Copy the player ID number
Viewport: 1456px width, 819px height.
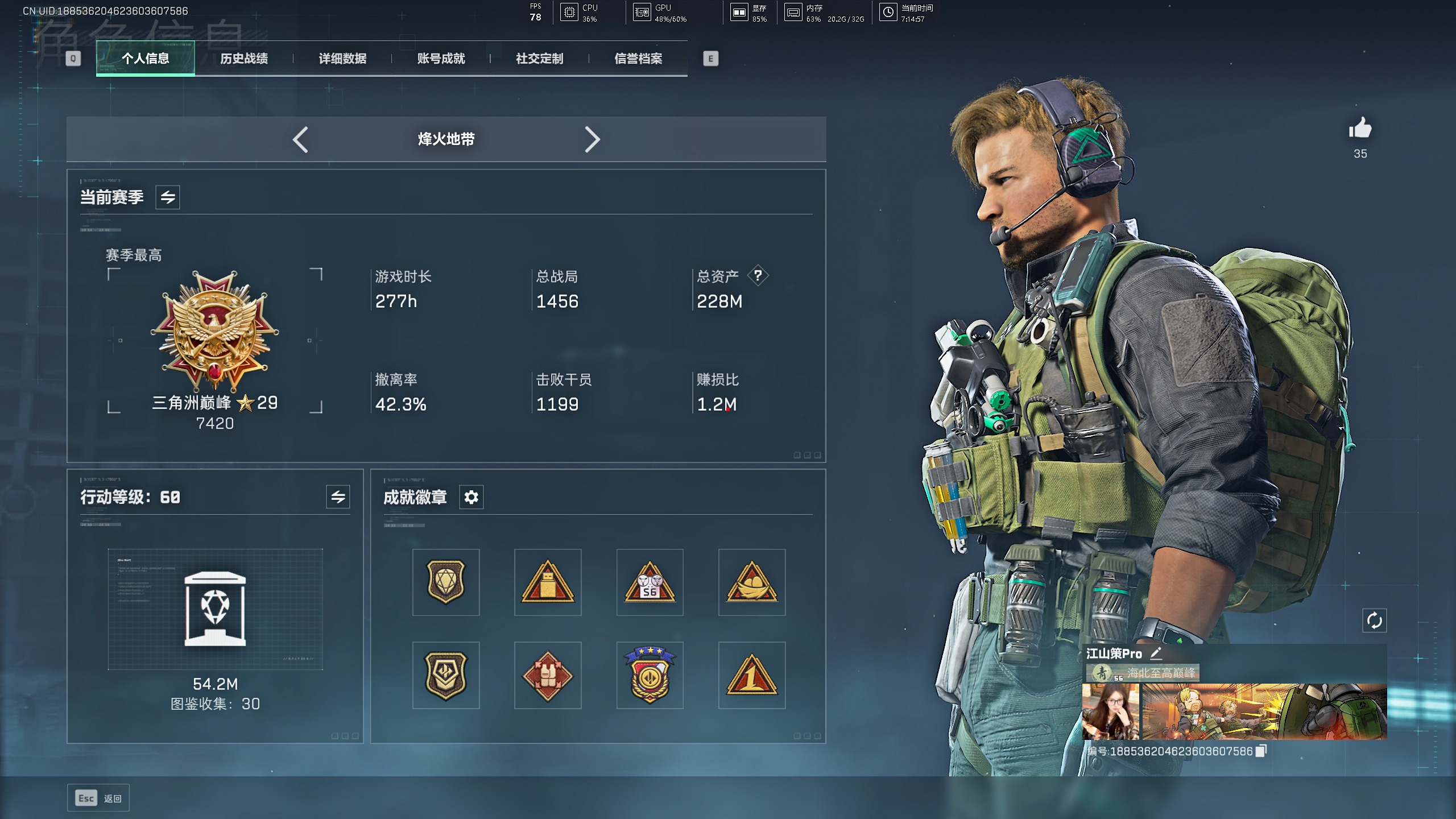(1261, 751)
